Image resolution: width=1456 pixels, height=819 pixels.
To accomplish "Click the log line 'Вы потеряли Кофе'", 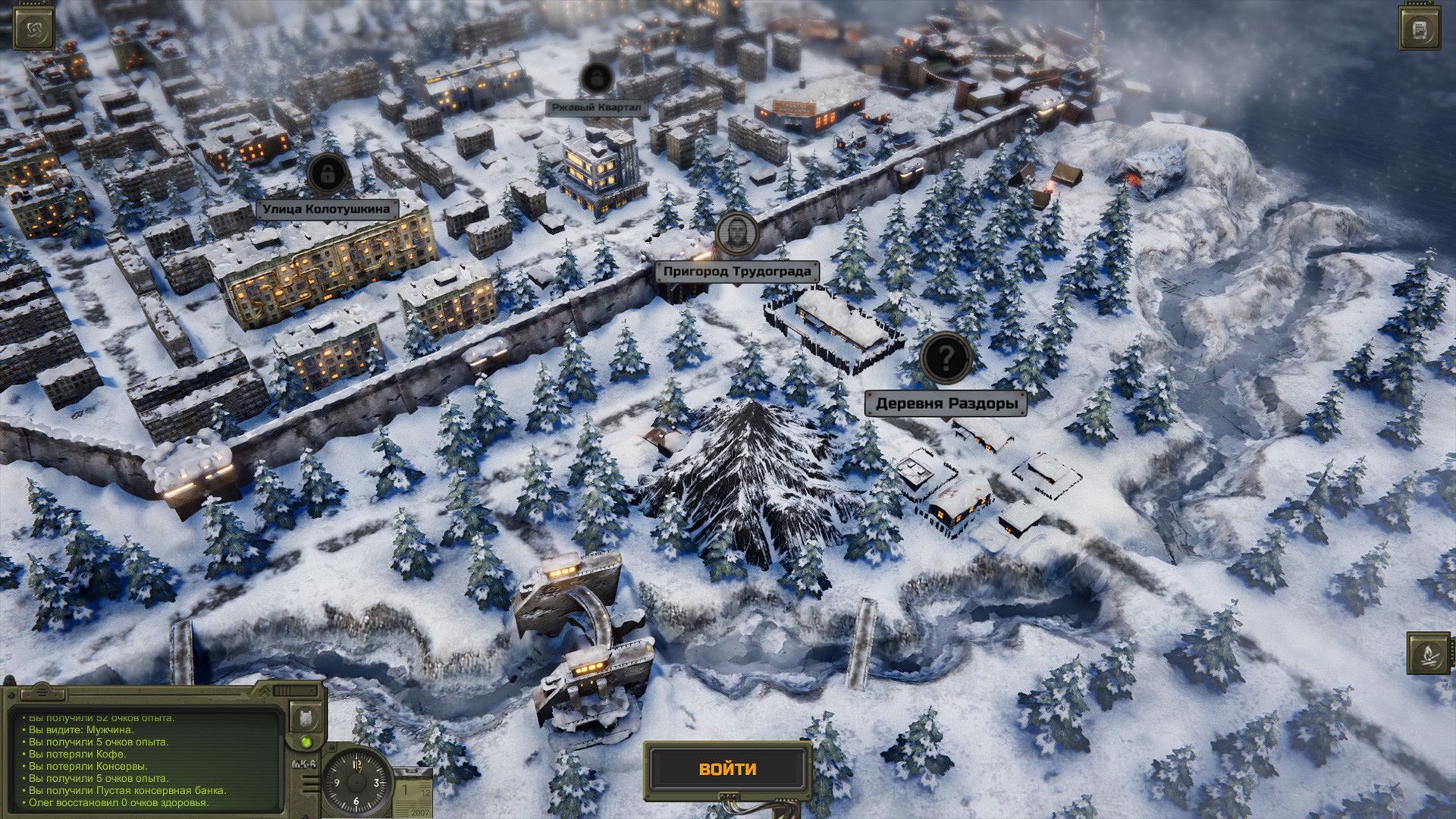I will pos(77,755).
